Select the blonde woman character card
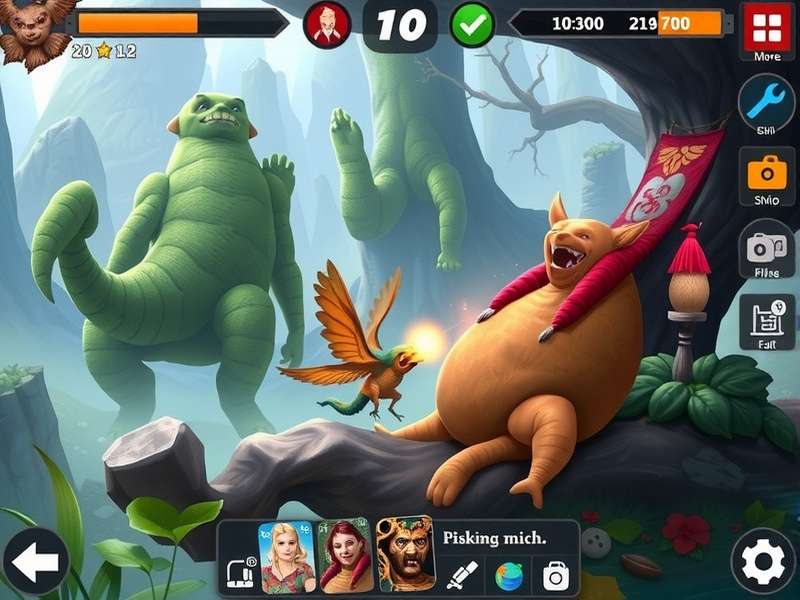 point(287,556)
